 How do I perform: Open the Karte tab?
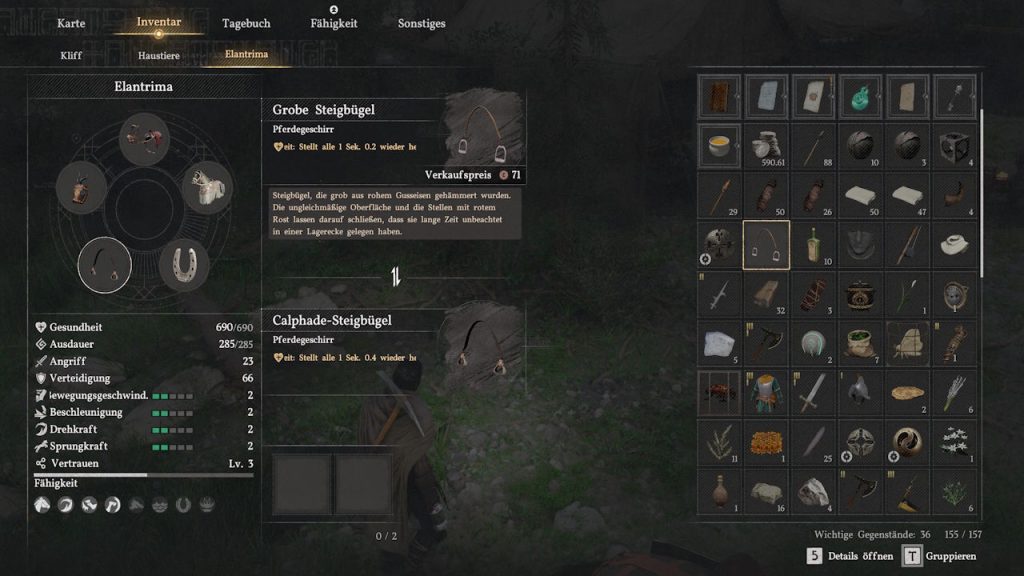pyautogui.click(x=71, y=23)
